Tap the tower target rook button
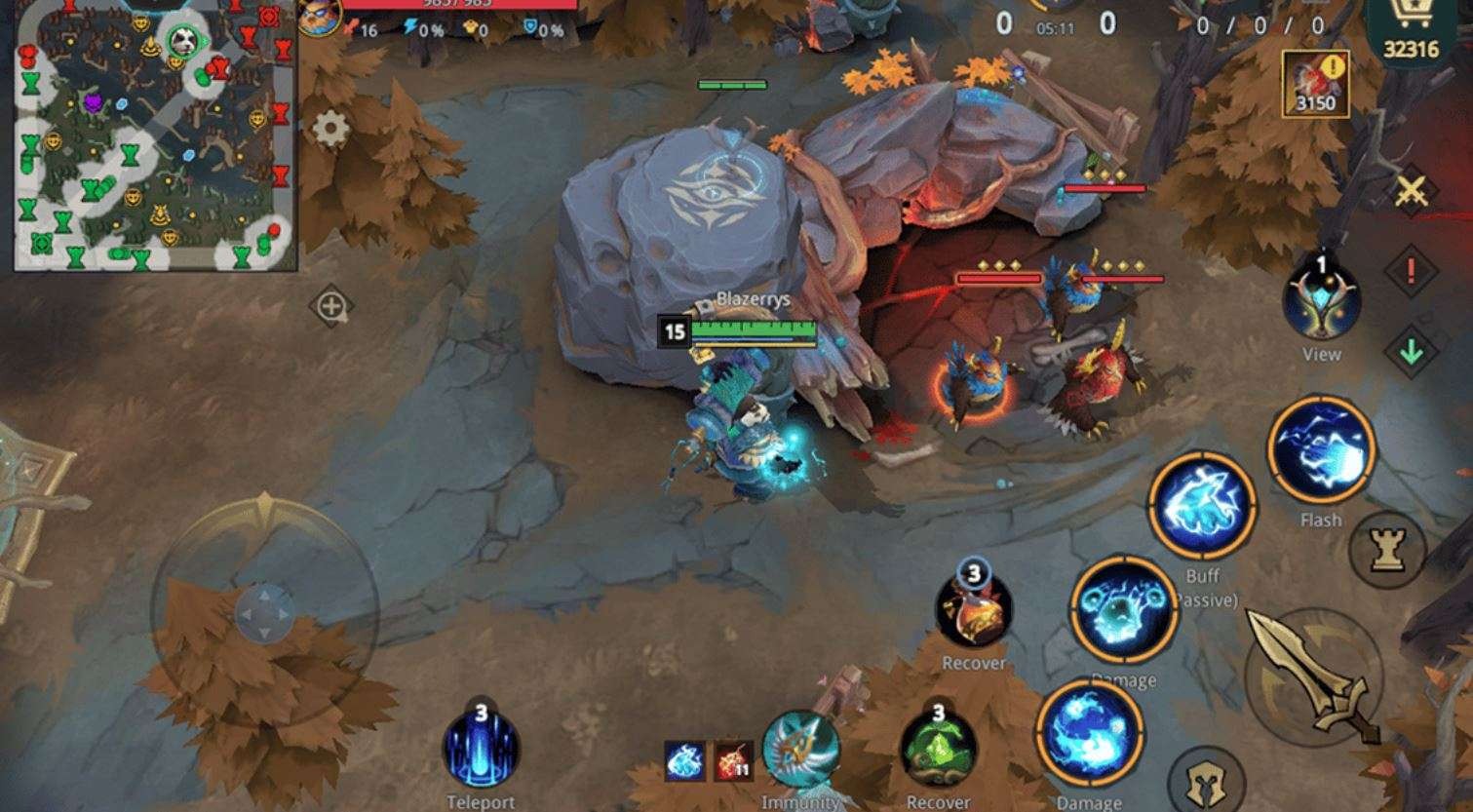This screenshot has height=812, width=1473. tap(1386, 550)
